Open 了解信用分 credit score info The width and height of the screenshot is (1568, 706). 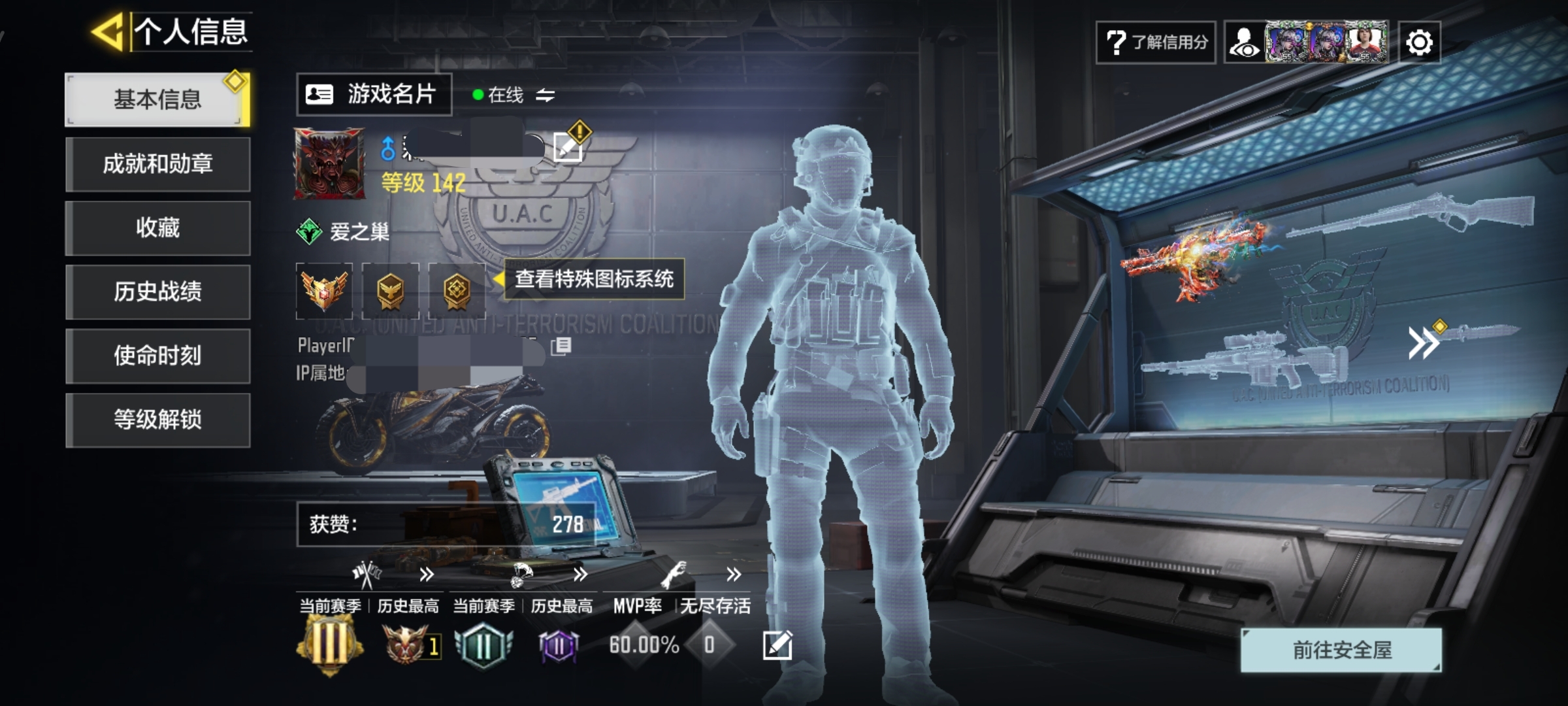[1155, 42]
